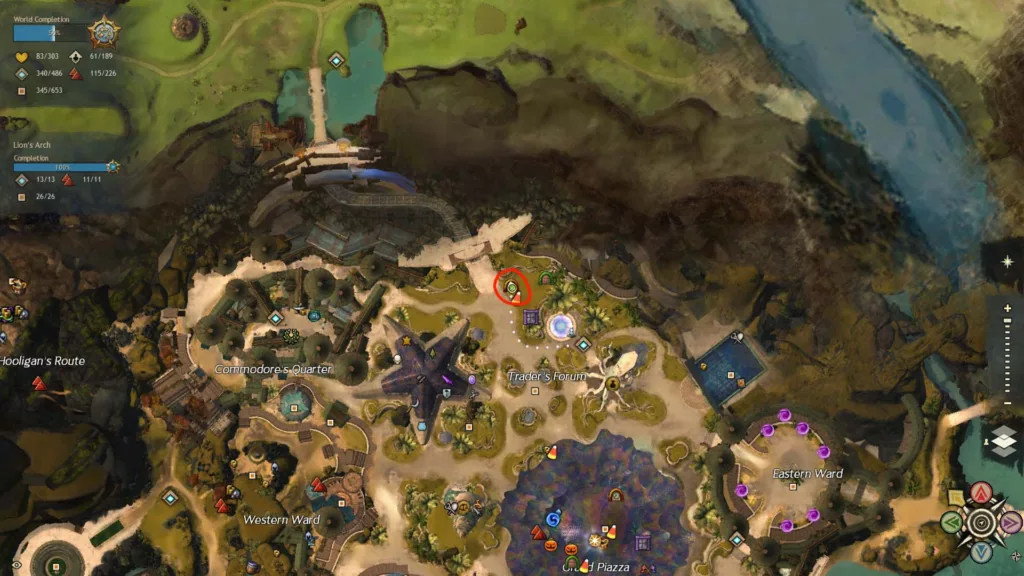1024x576 pixels.
Task: Select the waypoint near Trader's Forum
Action: [583, 345]
